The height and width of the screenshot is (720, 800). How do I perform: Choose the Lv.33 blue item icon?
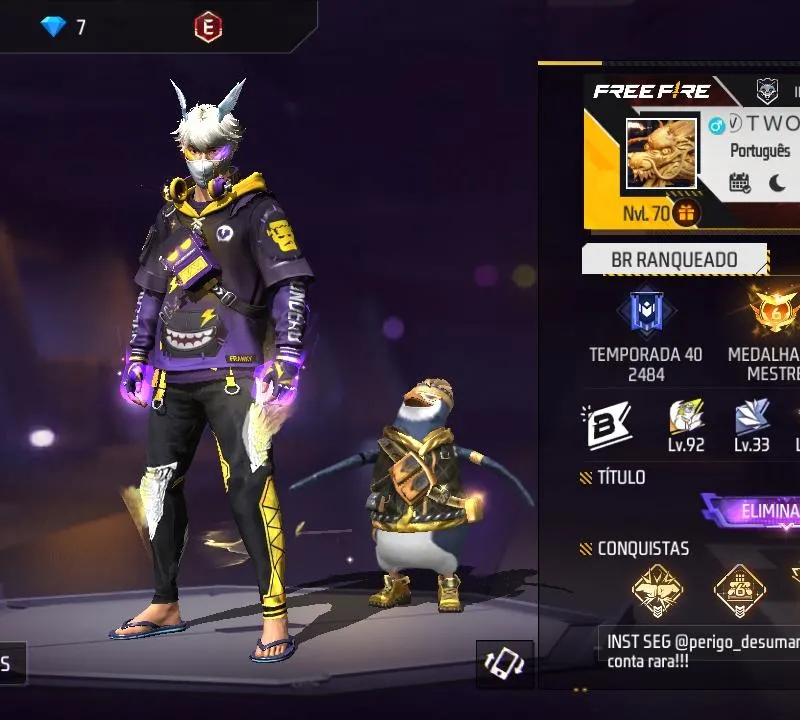pos(752,417)
